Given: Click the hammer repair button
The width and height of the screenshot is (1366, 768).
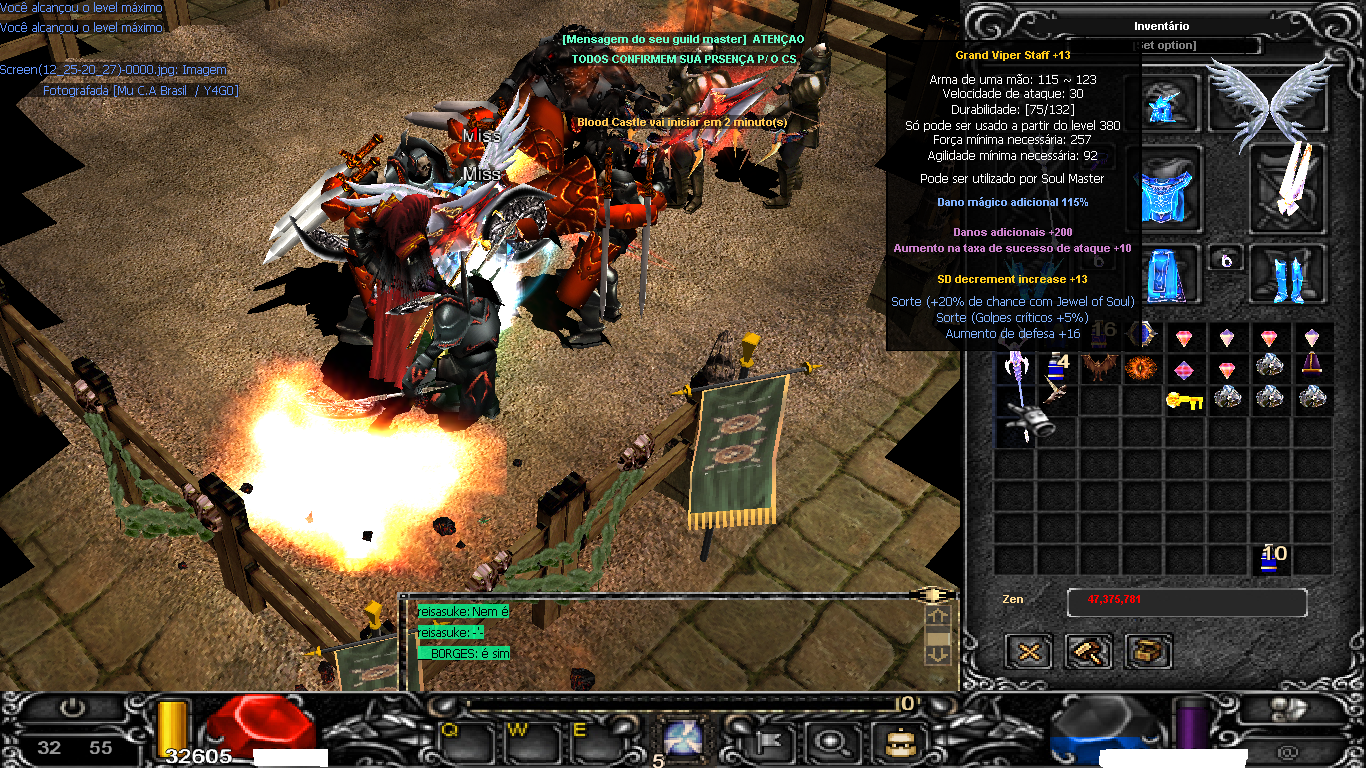Looking at the screenshot, I should click(1088, 652).
